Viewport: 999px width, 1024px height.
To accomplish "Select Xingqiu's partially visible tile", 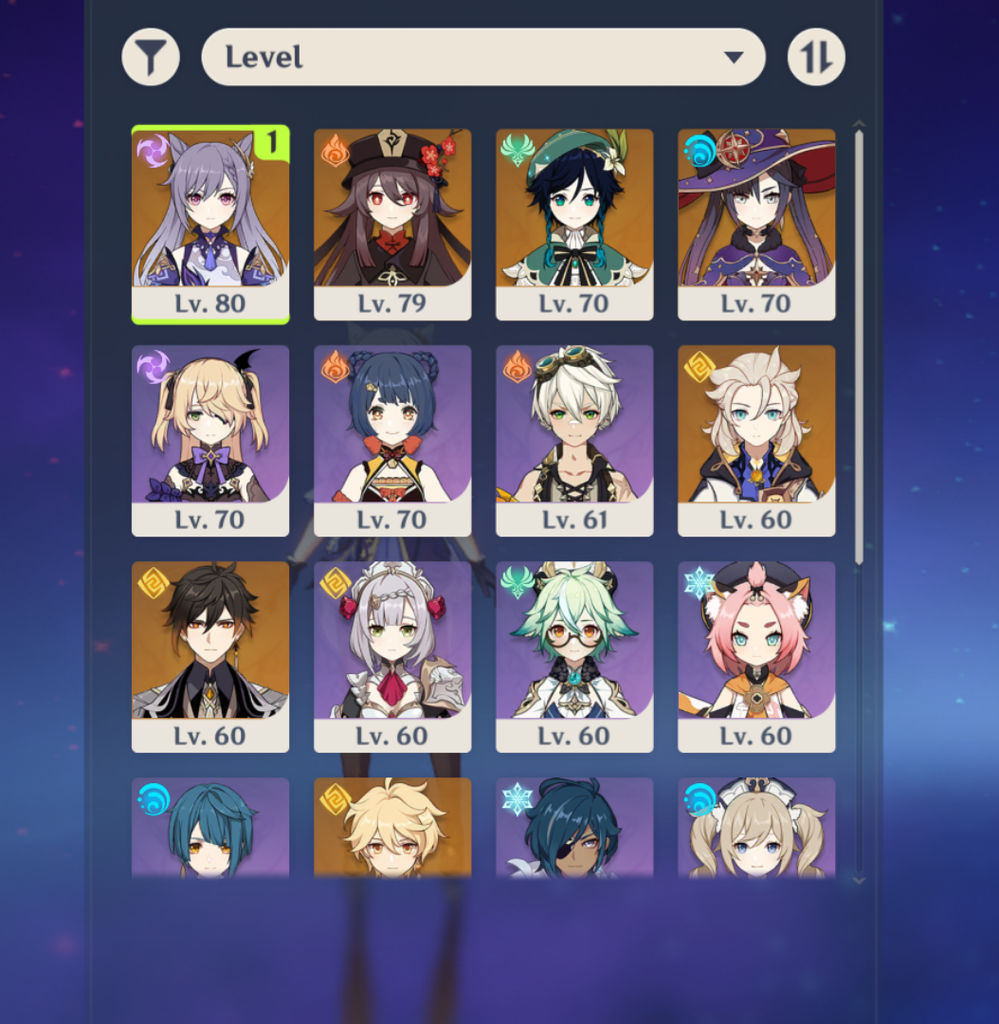I will tap(210, 828).
